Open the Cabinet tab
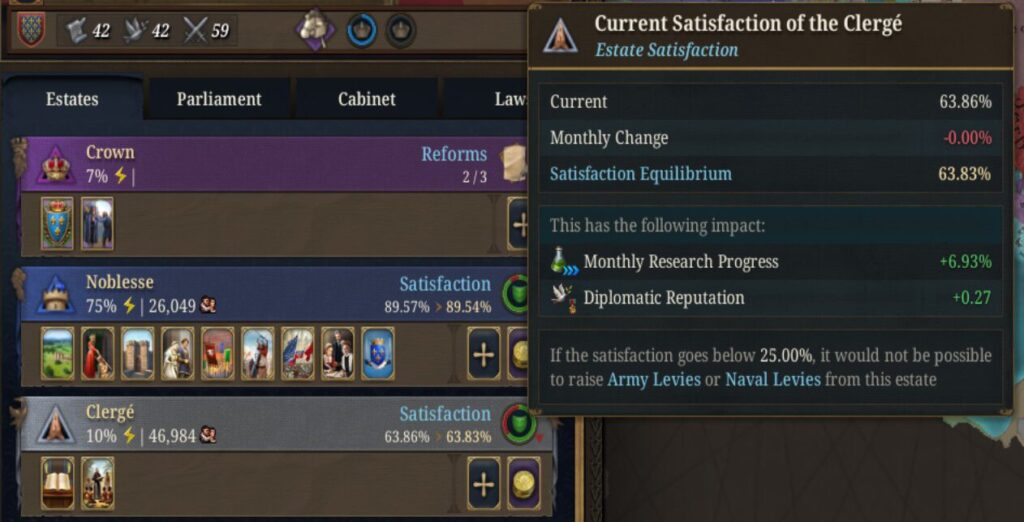 click(366, 99)
